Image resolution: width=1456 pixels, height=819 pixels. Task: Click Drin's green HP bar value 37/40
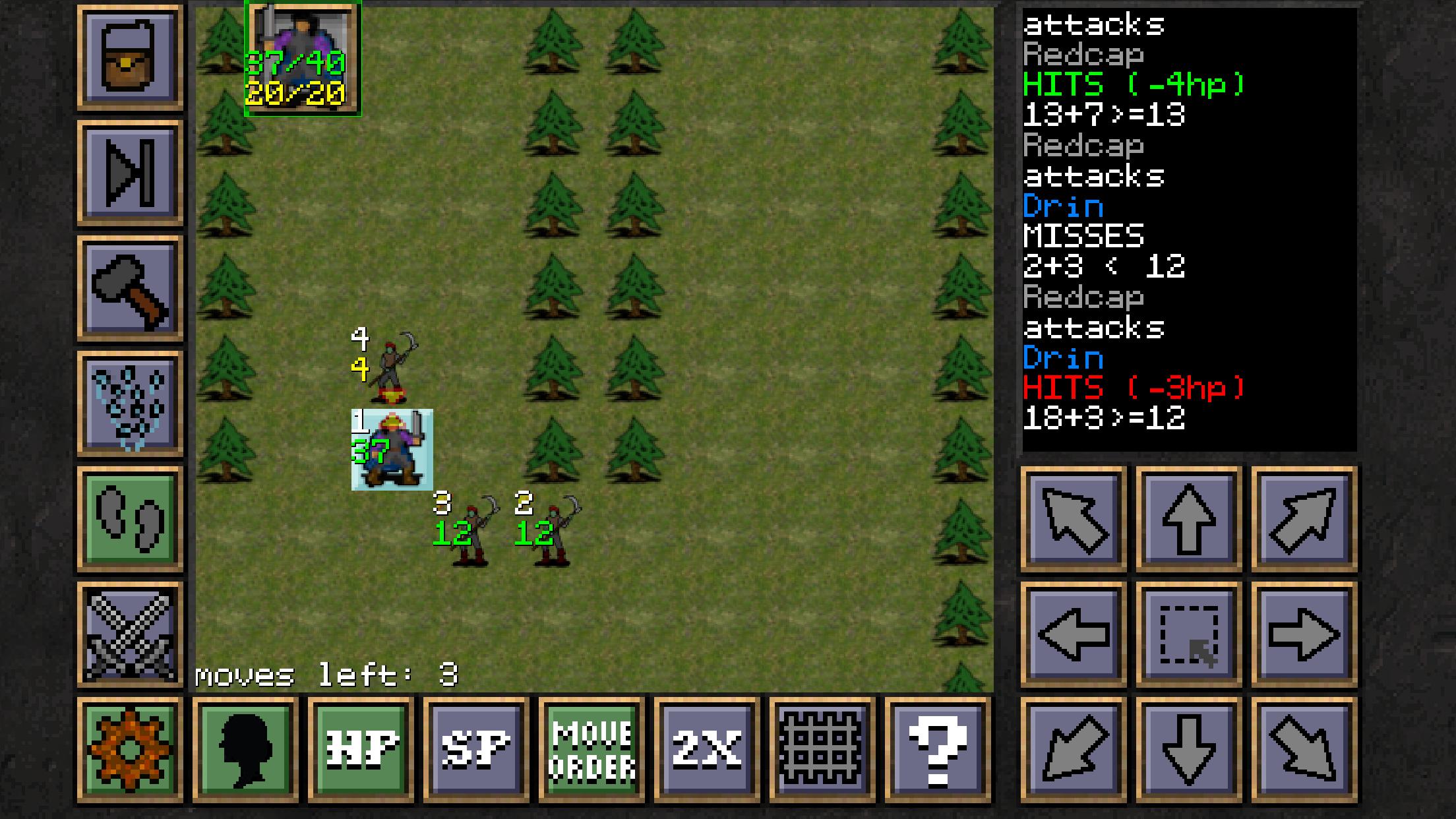pyautogui.click(x=295, y=64)
